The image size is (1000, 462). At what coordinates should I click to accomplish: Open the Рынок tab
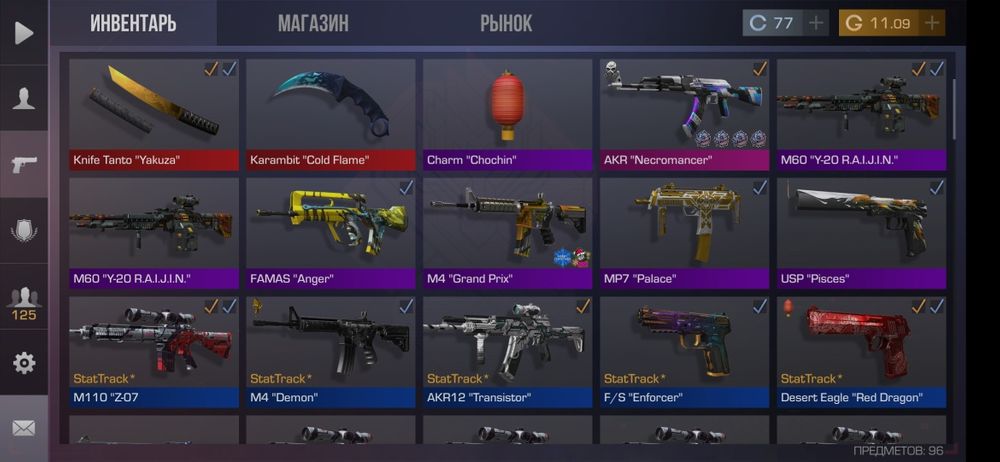click(506, 23)
